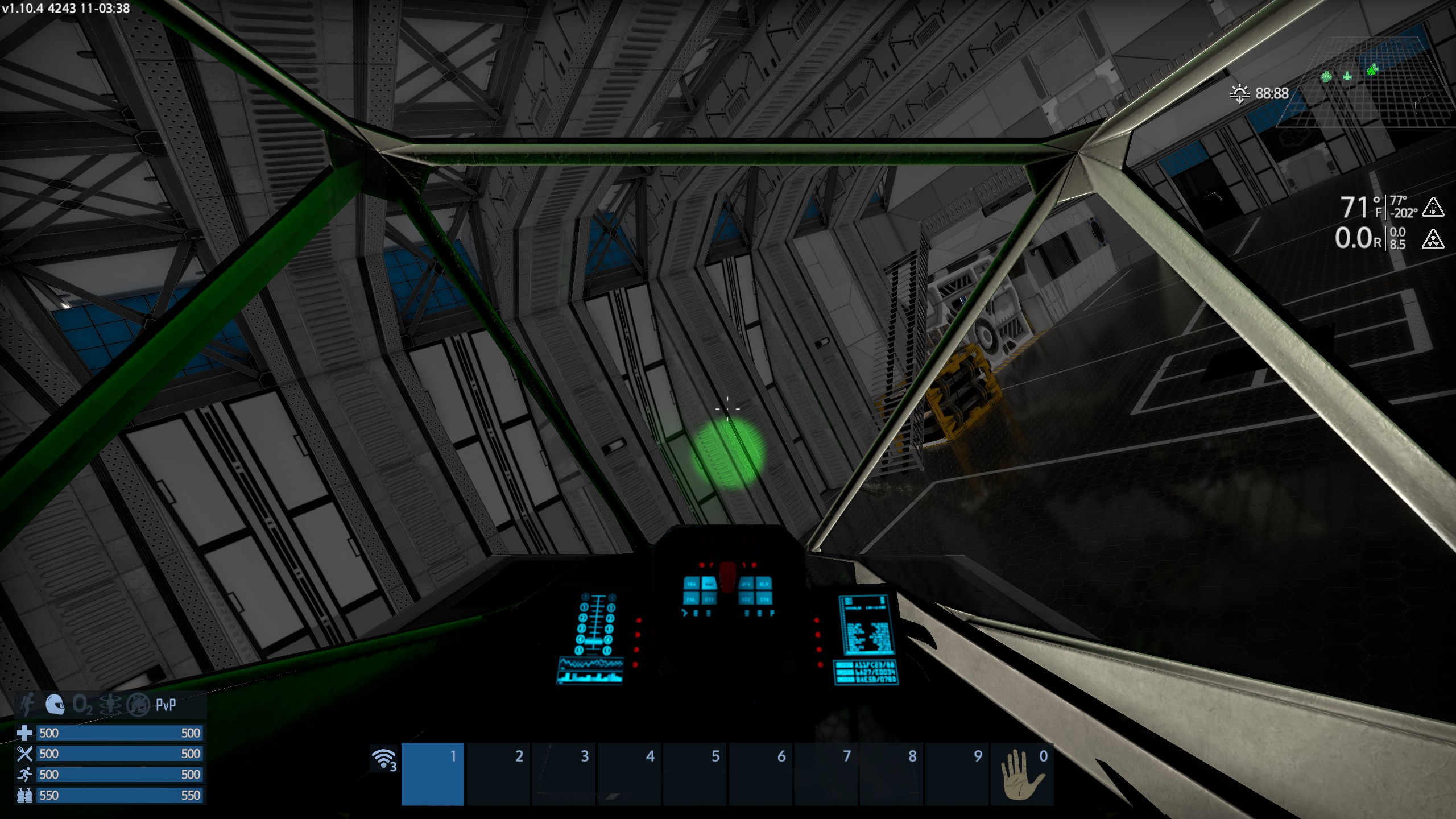
Task: Click the sunset time icon
Action: [x=1239, y=93]
